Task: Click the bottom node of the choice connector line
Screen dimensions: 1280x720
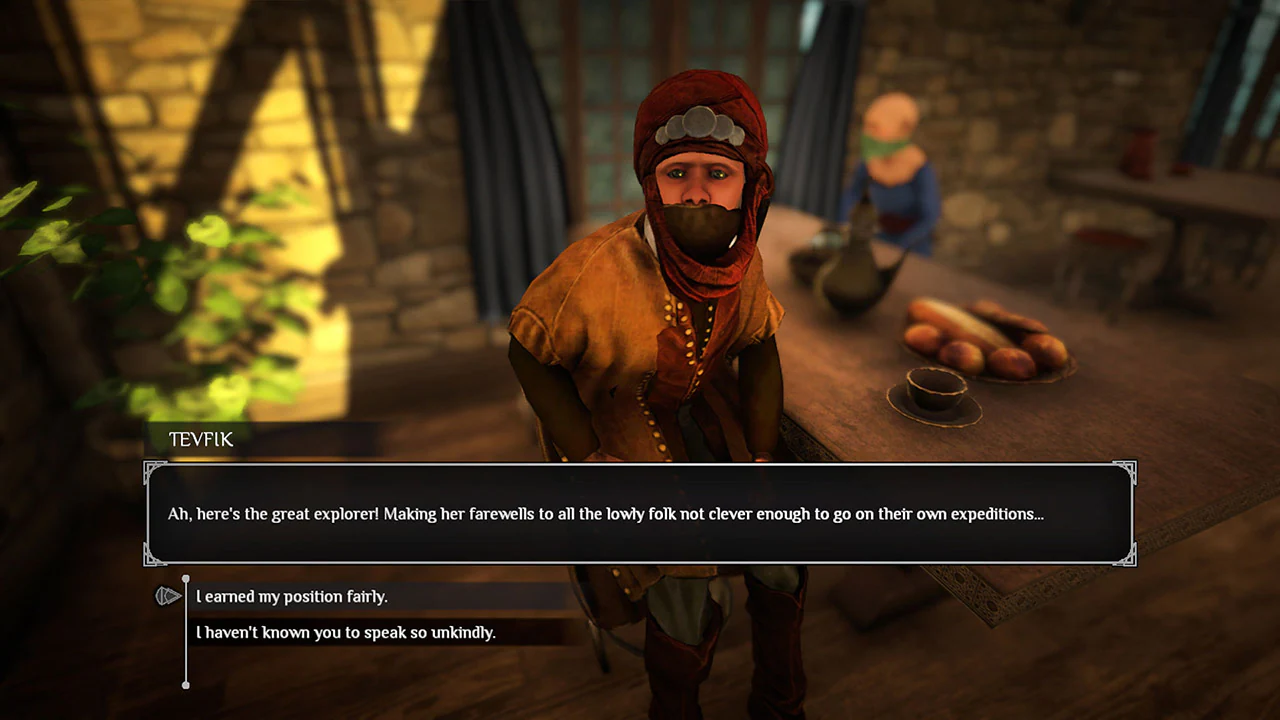Action: coord(186,686)
